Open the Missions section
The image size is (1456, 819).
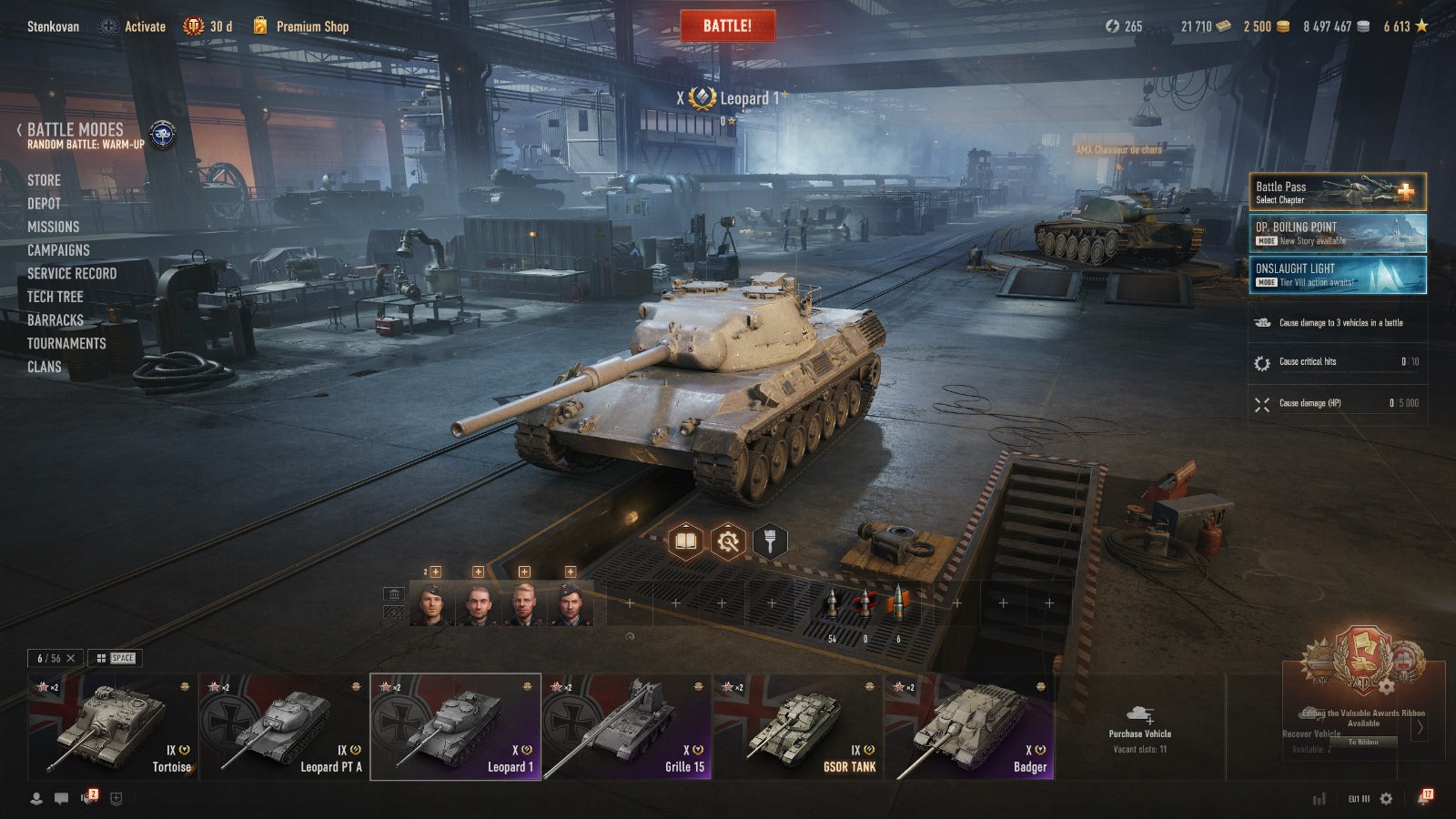(53, 227)
